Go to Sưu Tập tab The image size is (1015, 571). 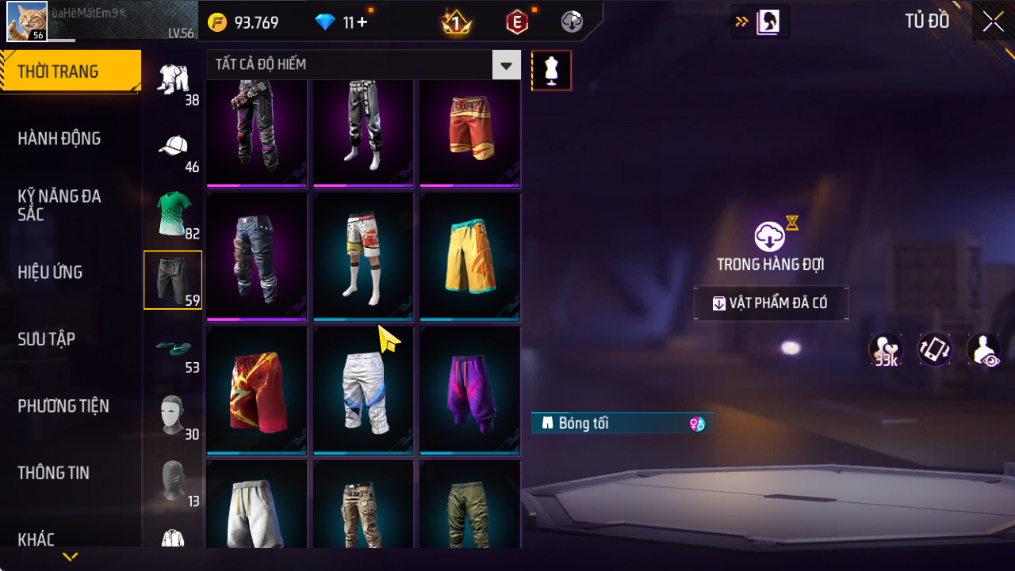click(47, 339)
